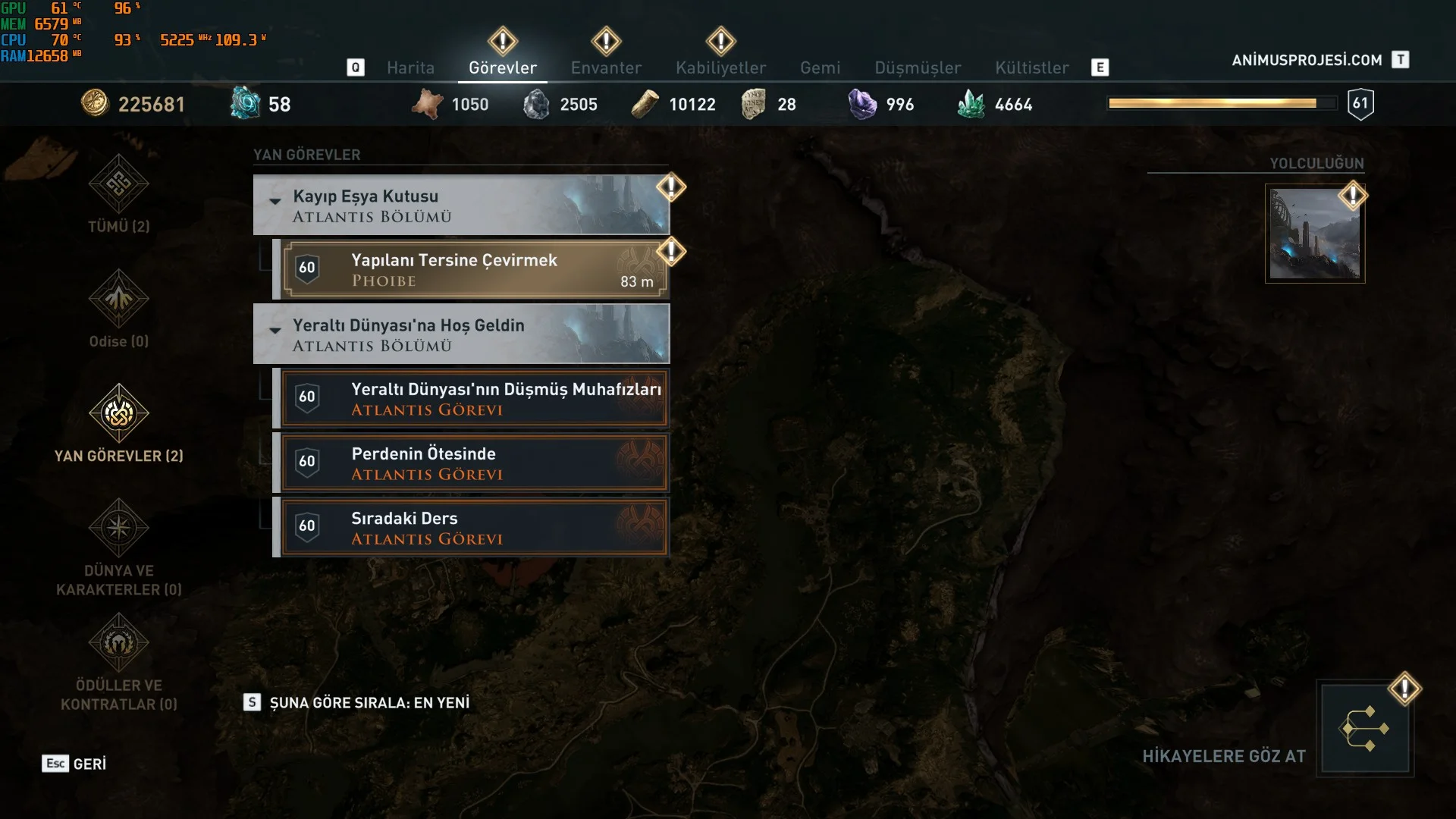Viewport: 1456px width, 819px height.
Task: Open the Düşmüşler tab
Action: pos(918,67)
